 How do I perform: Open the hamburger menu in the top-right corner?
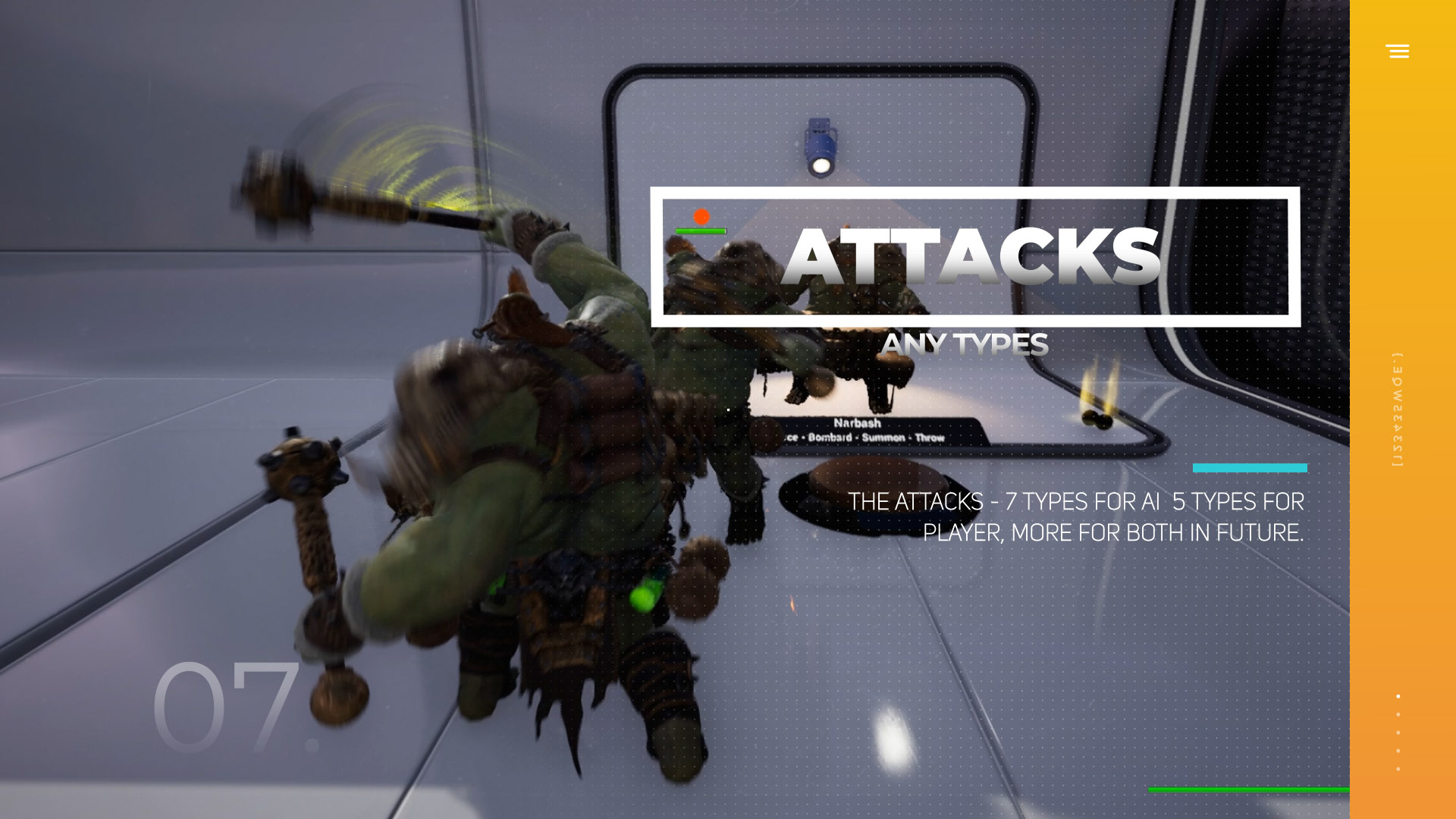point(1398,52)
